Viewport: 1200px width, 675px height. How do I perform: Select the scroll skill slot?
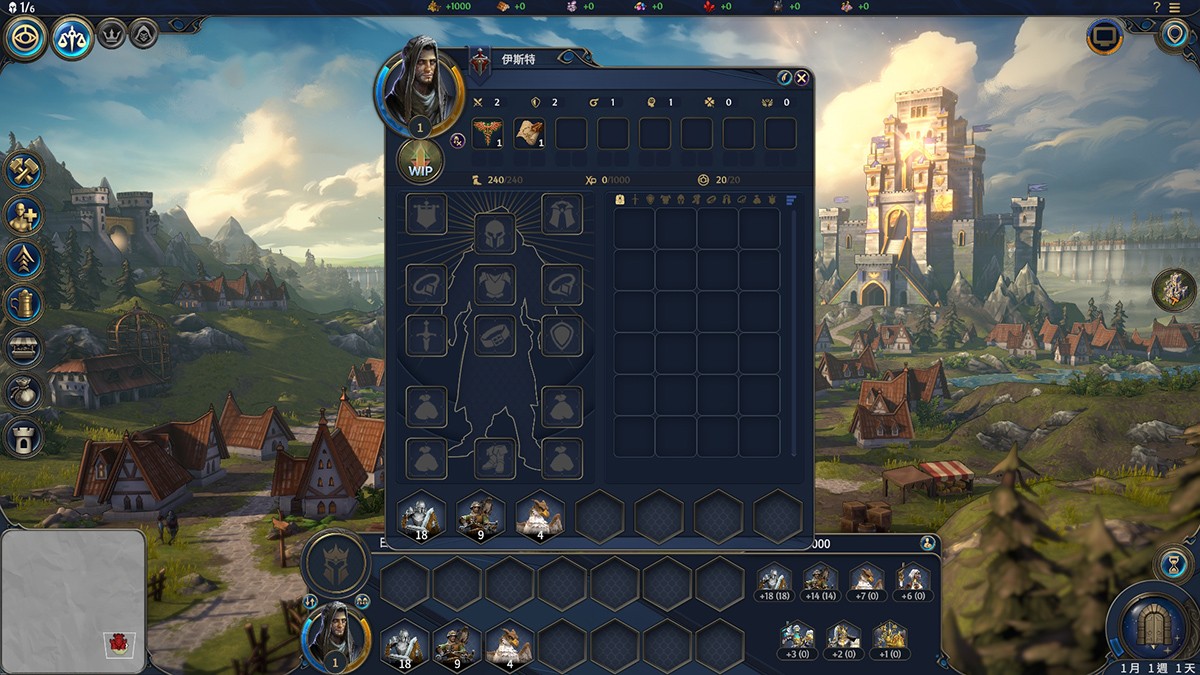pos(529,133)
